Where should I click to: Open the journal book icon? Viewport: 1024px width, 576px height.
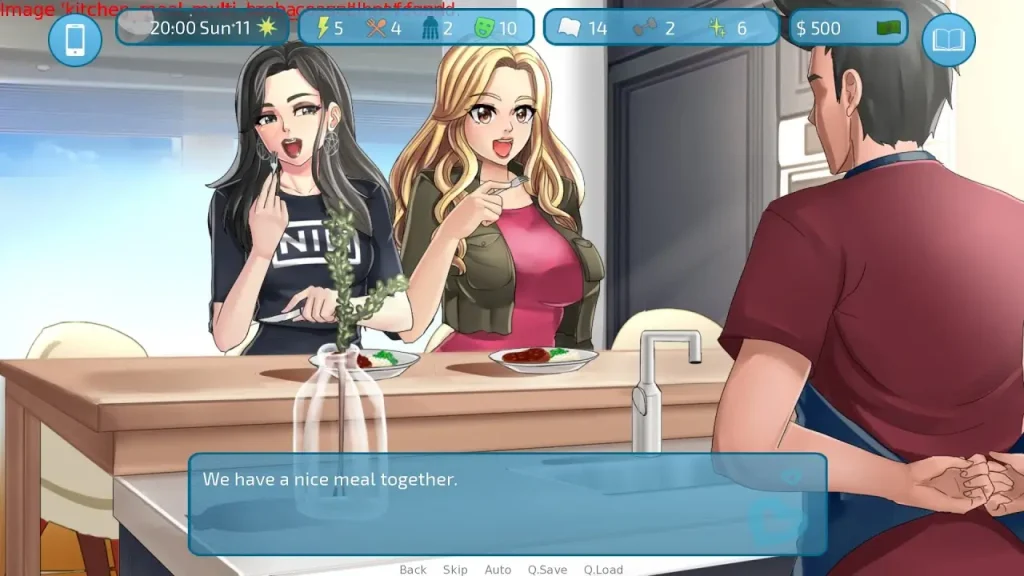[x=948, y=40]
